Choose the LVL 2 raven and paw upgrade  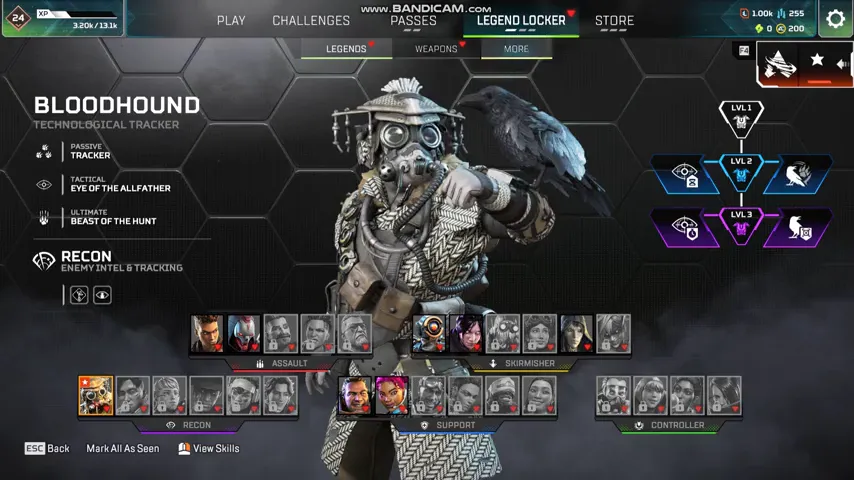798,174
